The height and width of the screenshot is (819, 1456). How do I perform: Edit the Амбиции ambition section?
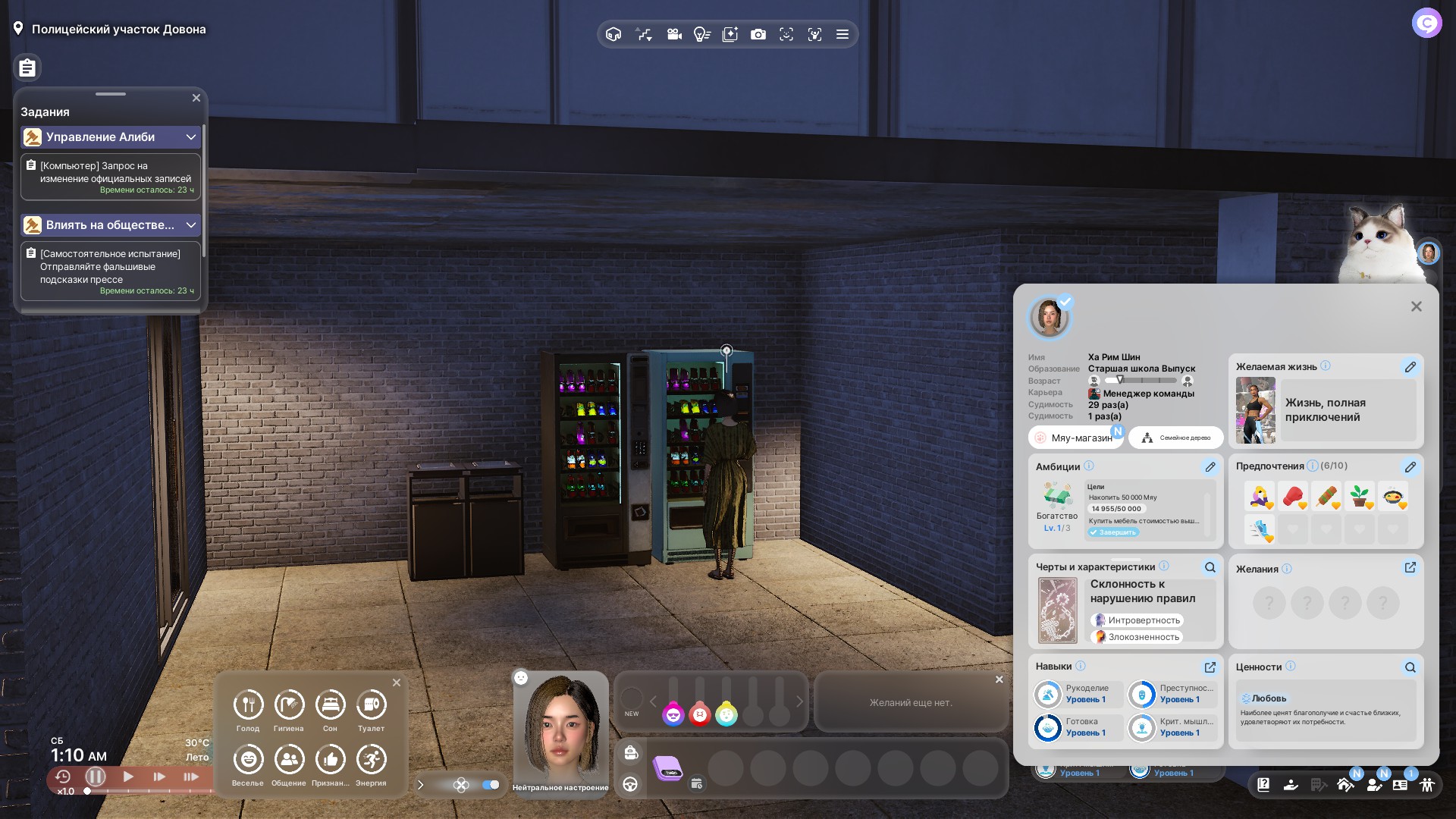click(x=1210, y=467)
